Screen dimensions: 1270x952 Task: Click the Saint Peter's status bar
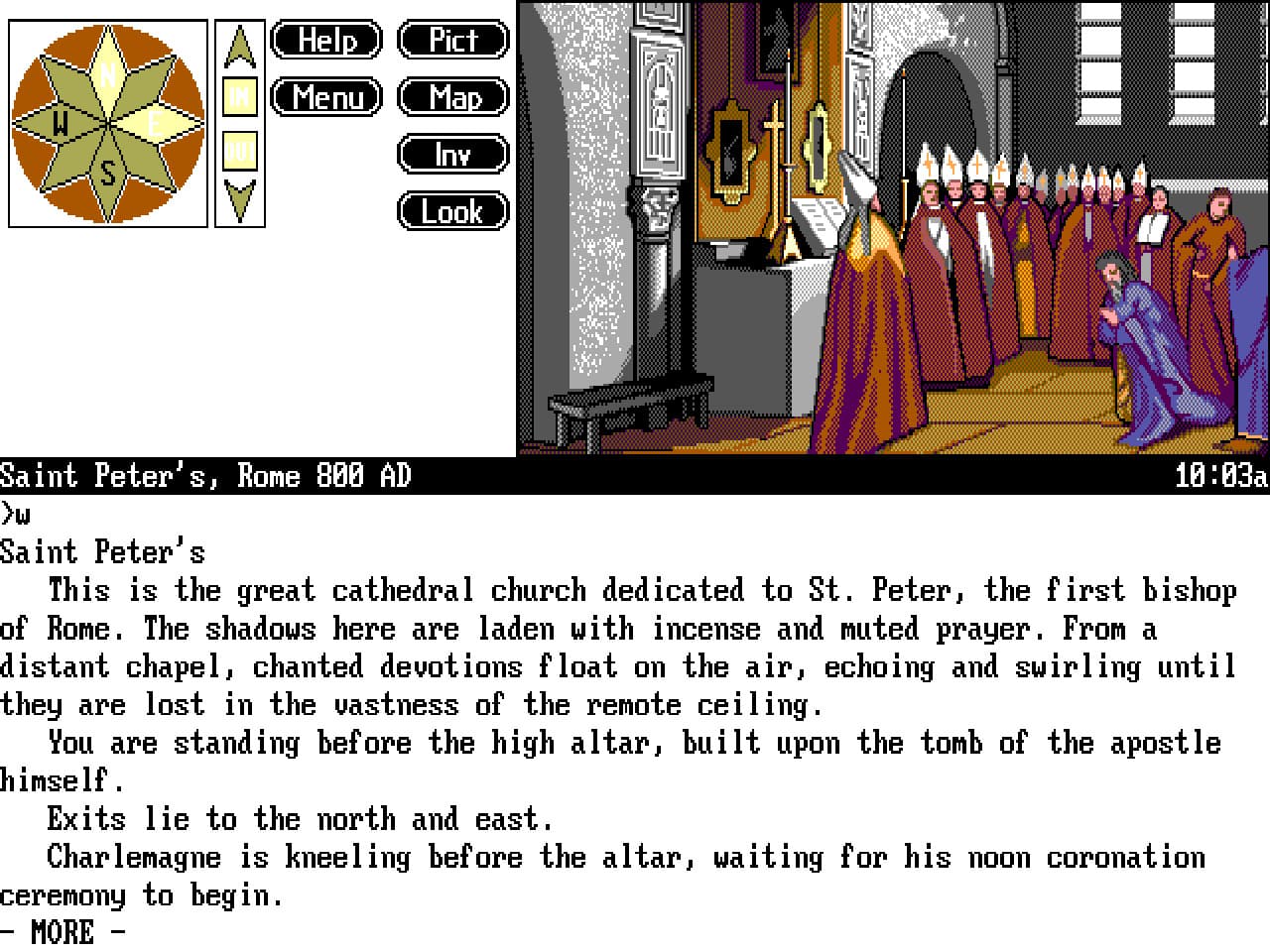[209, 476]
